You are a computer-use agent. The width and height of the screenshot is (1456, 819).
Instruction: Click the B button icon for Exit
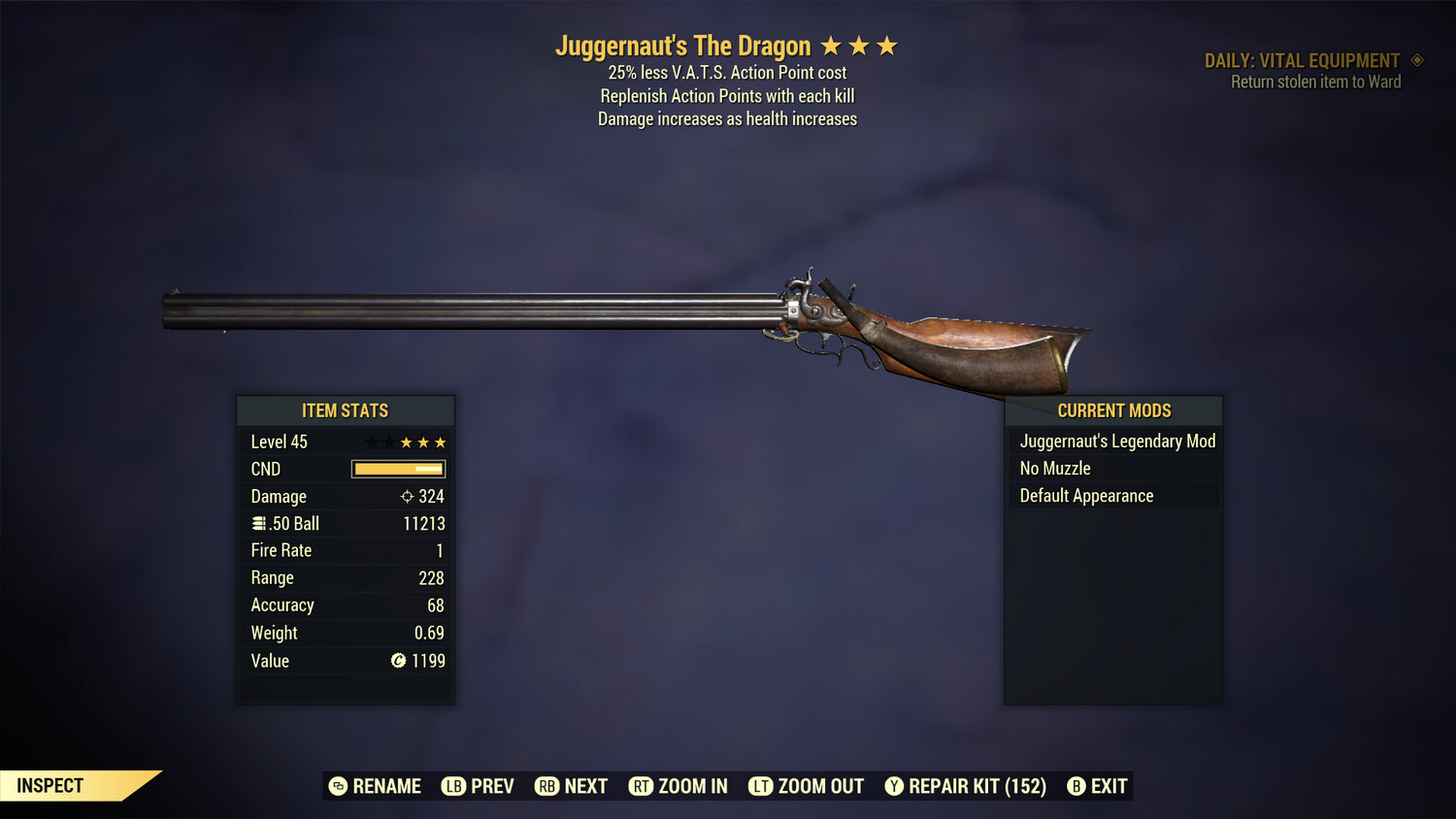pyautogui.click(x=1076, y=786)
